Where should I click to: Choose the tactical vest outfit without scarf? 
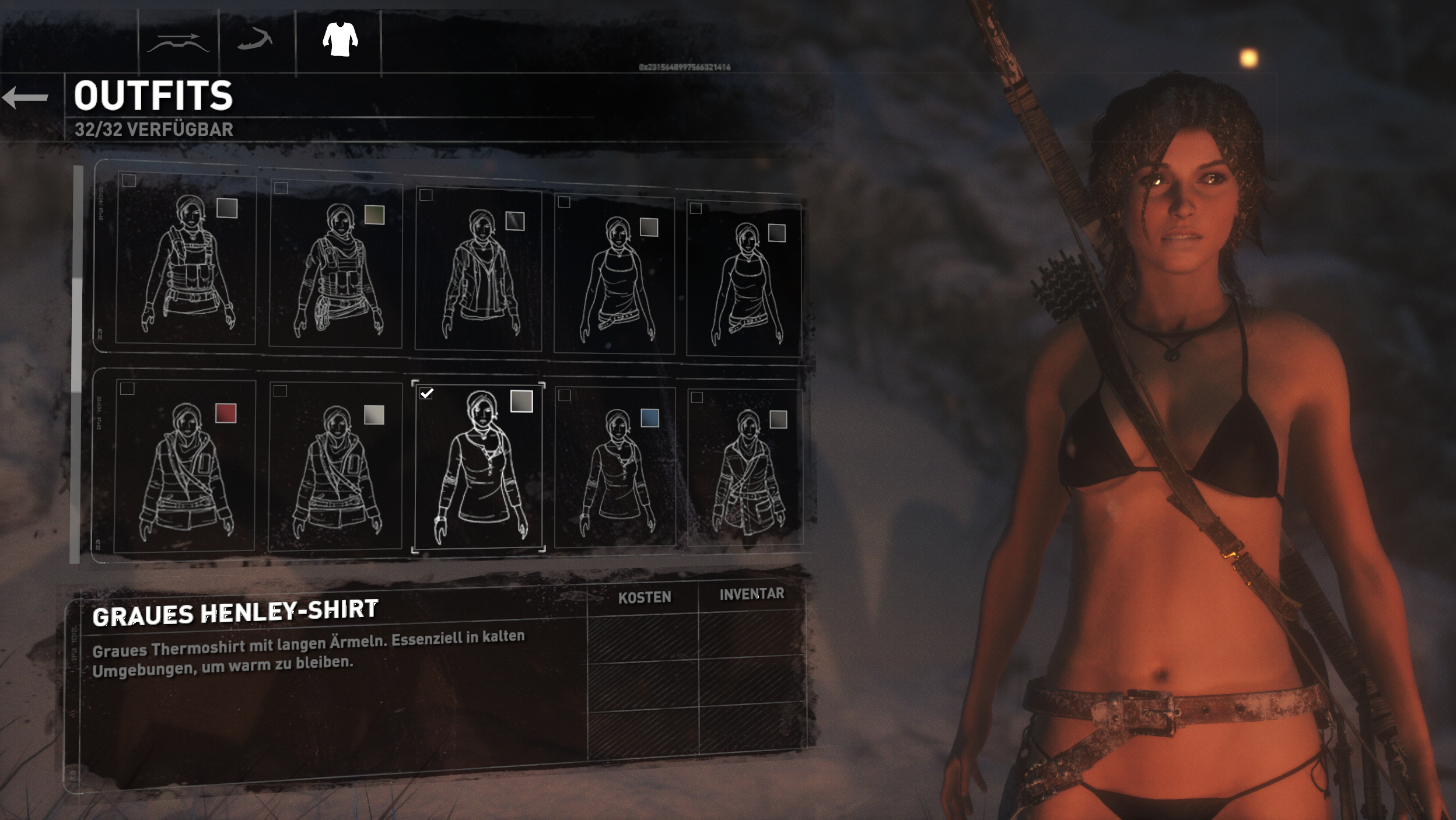click(186, 260)
